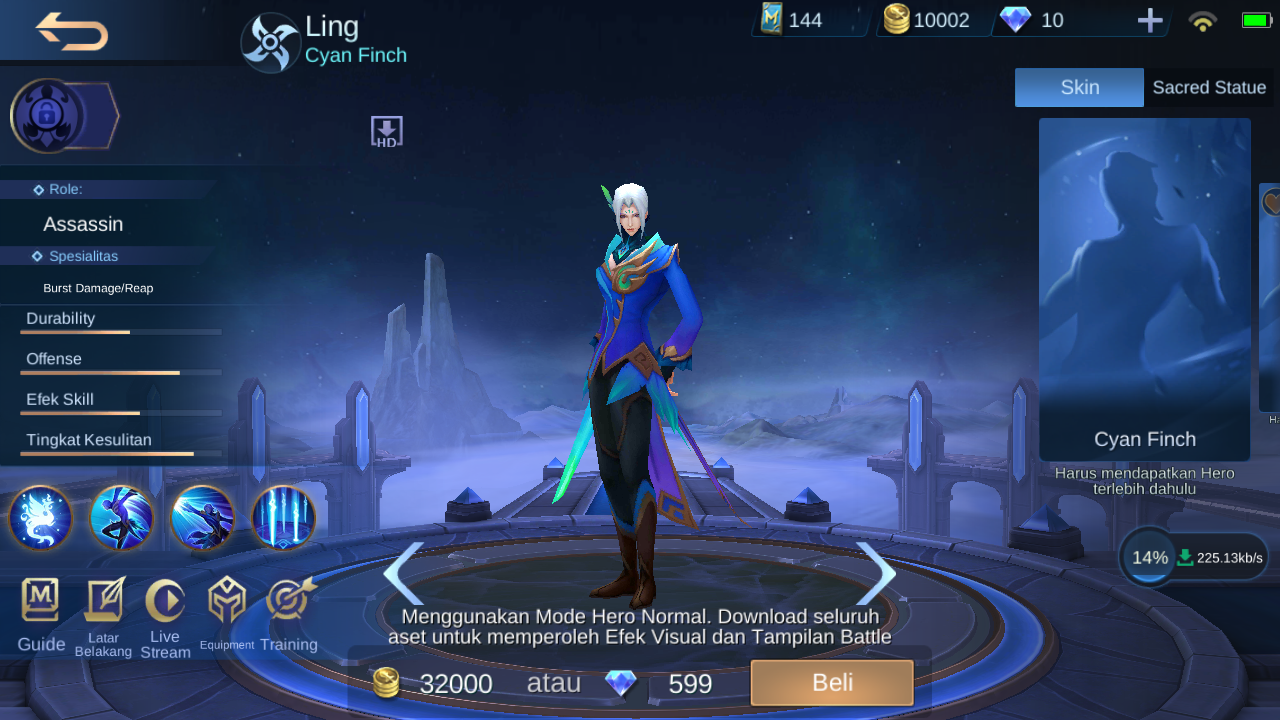Viewport: 1280px width, 720px height.
Task: Switch to the Sacred Statue tab
Action: (1209, 87)
